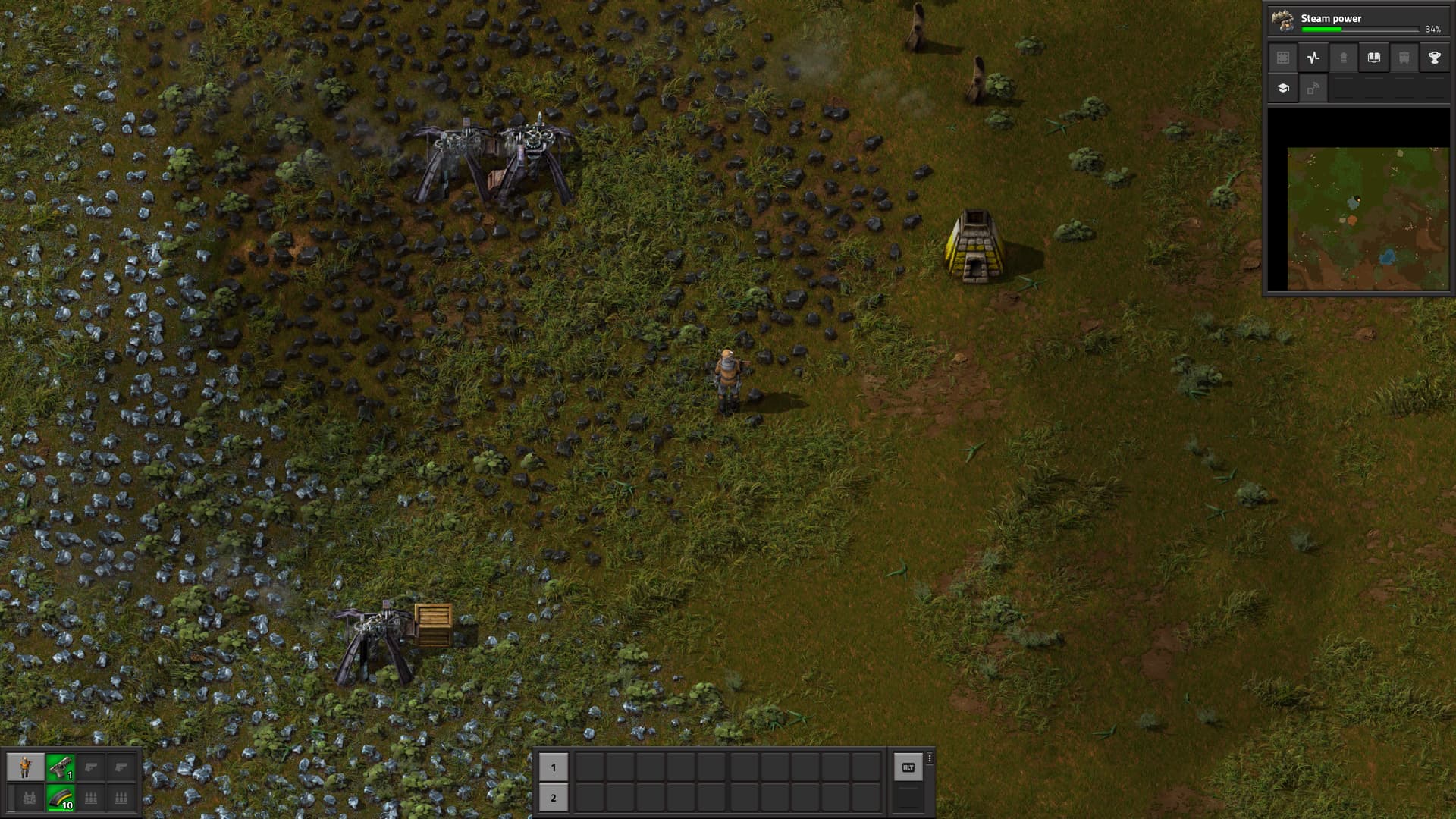Select the firearm magazine ammo slot
Image resolution: width=1456 pixels, height=819 pixels.
[60, 798]
